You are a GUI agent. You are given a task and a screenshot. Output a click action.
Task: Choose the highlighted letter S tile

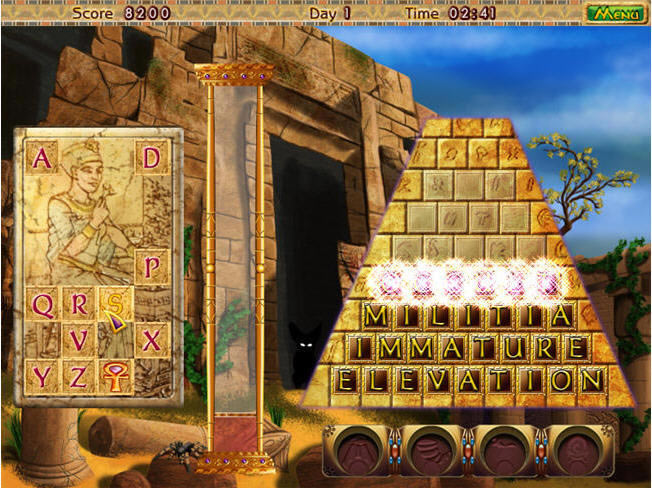pos(116,304)
